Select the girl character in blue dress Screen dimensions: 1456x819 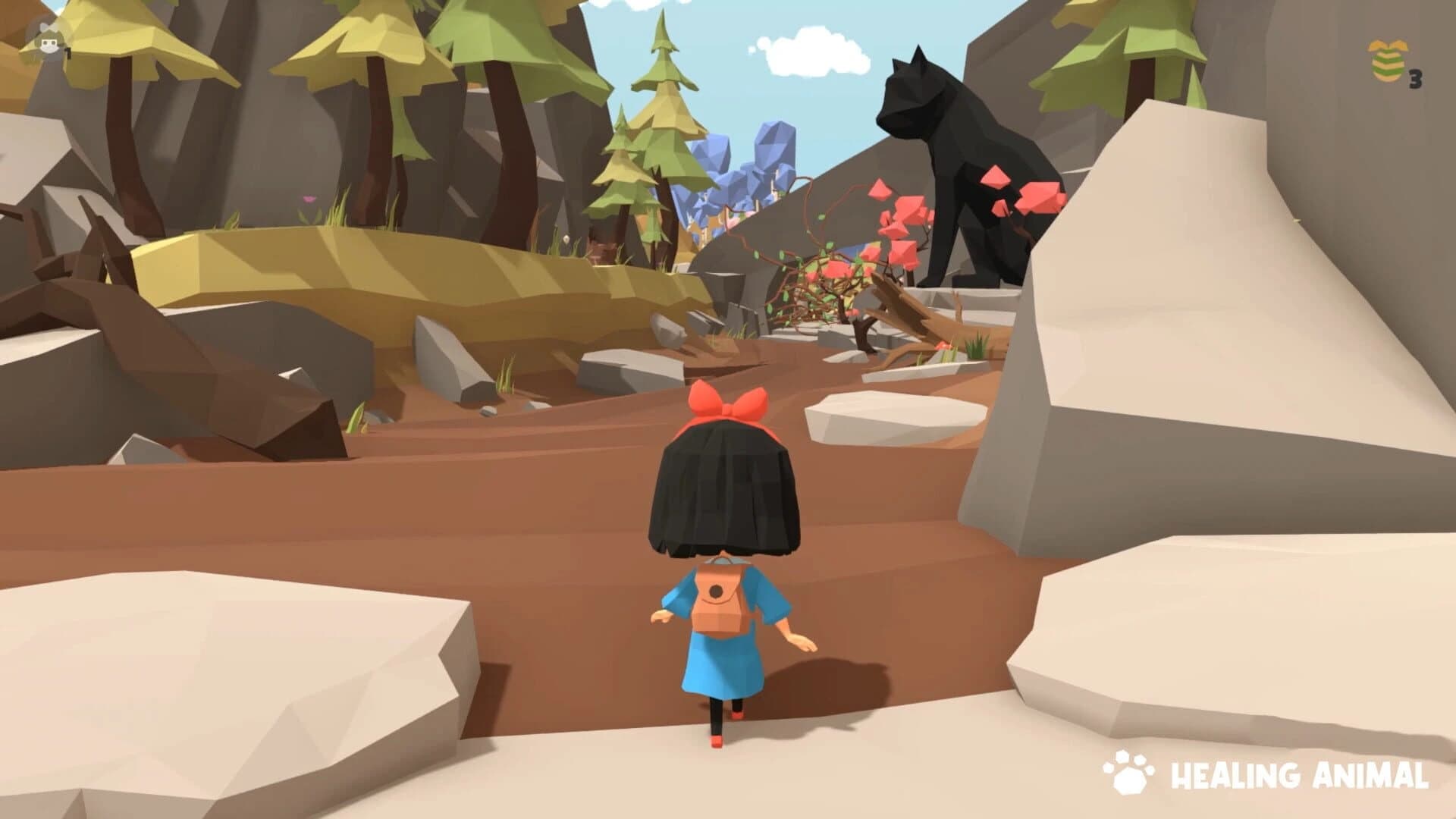pyautogui.click(x=720, y=561)
